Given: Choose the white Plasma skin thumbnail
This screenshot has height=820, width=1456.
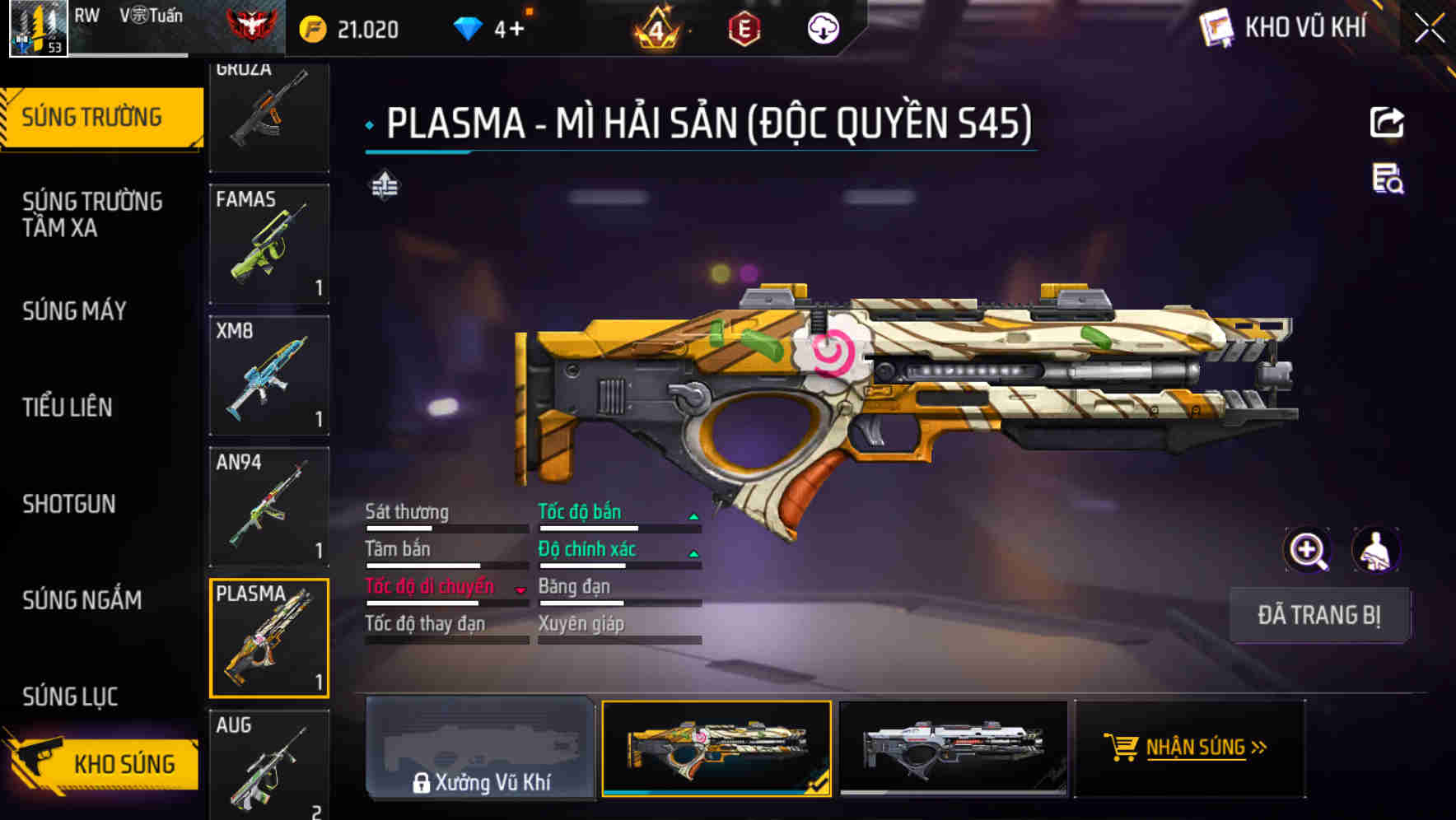Looking at the screenshot, I should [x=953, y=748].
